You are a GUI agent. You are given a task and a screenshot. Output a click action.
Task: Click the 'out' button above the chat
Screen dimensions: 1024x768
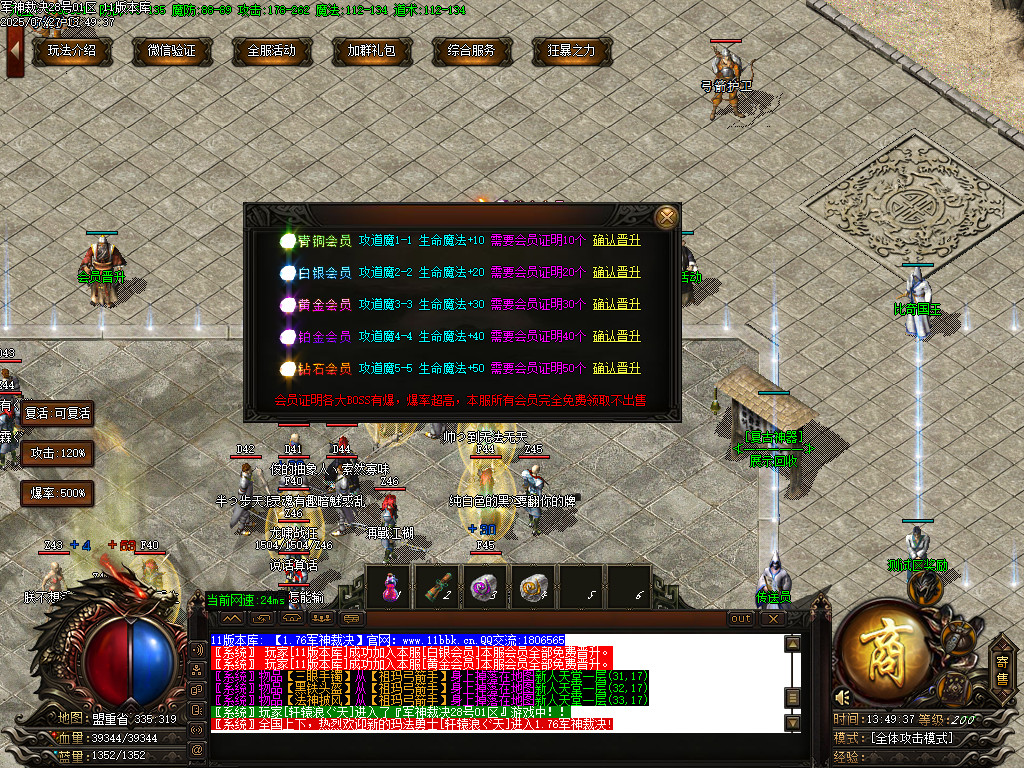pos(741,619)
